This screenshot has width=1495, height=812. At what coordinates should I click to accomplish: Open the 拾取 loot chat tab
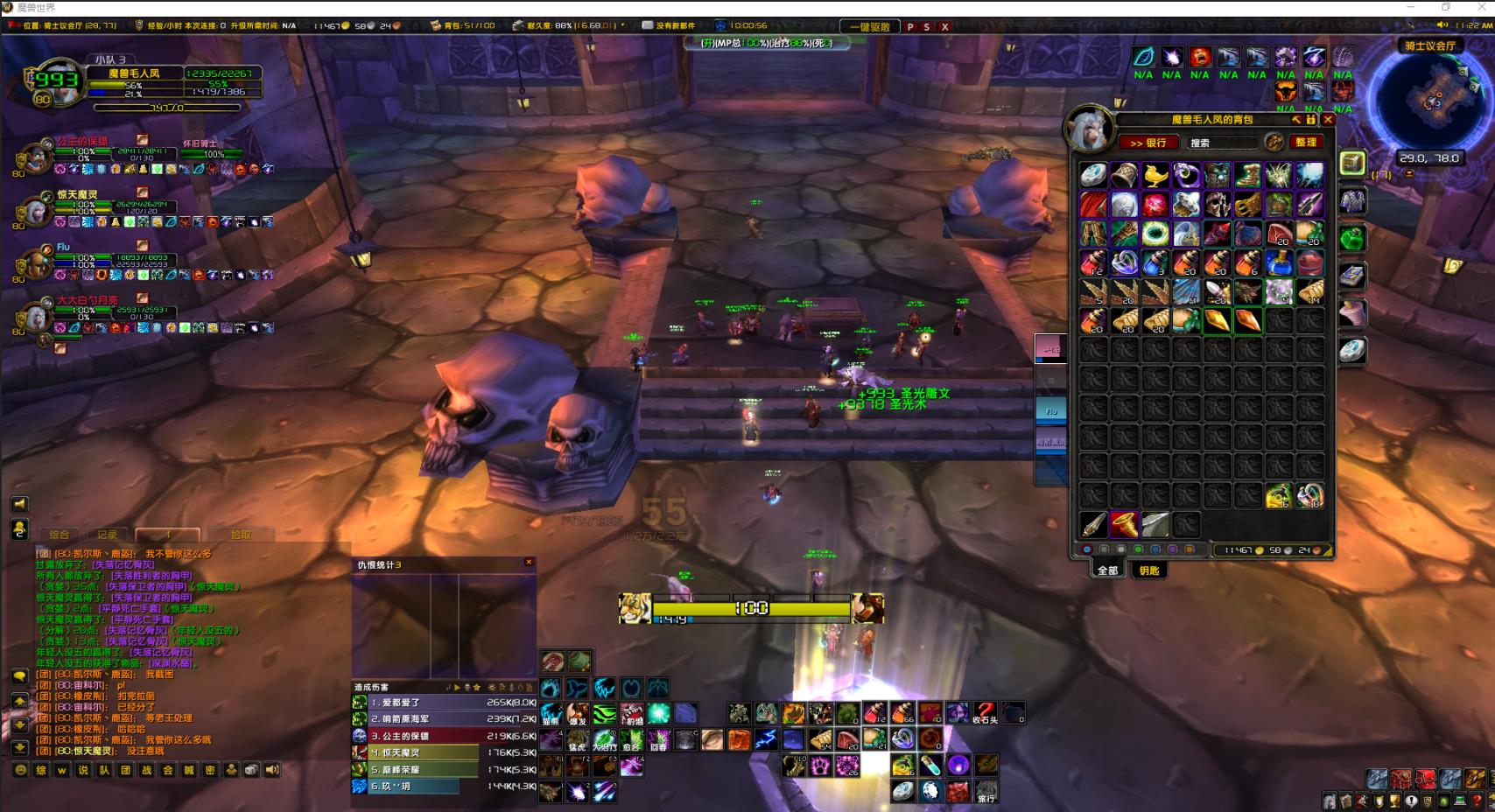pyautogui.click(x=241, y=535)
